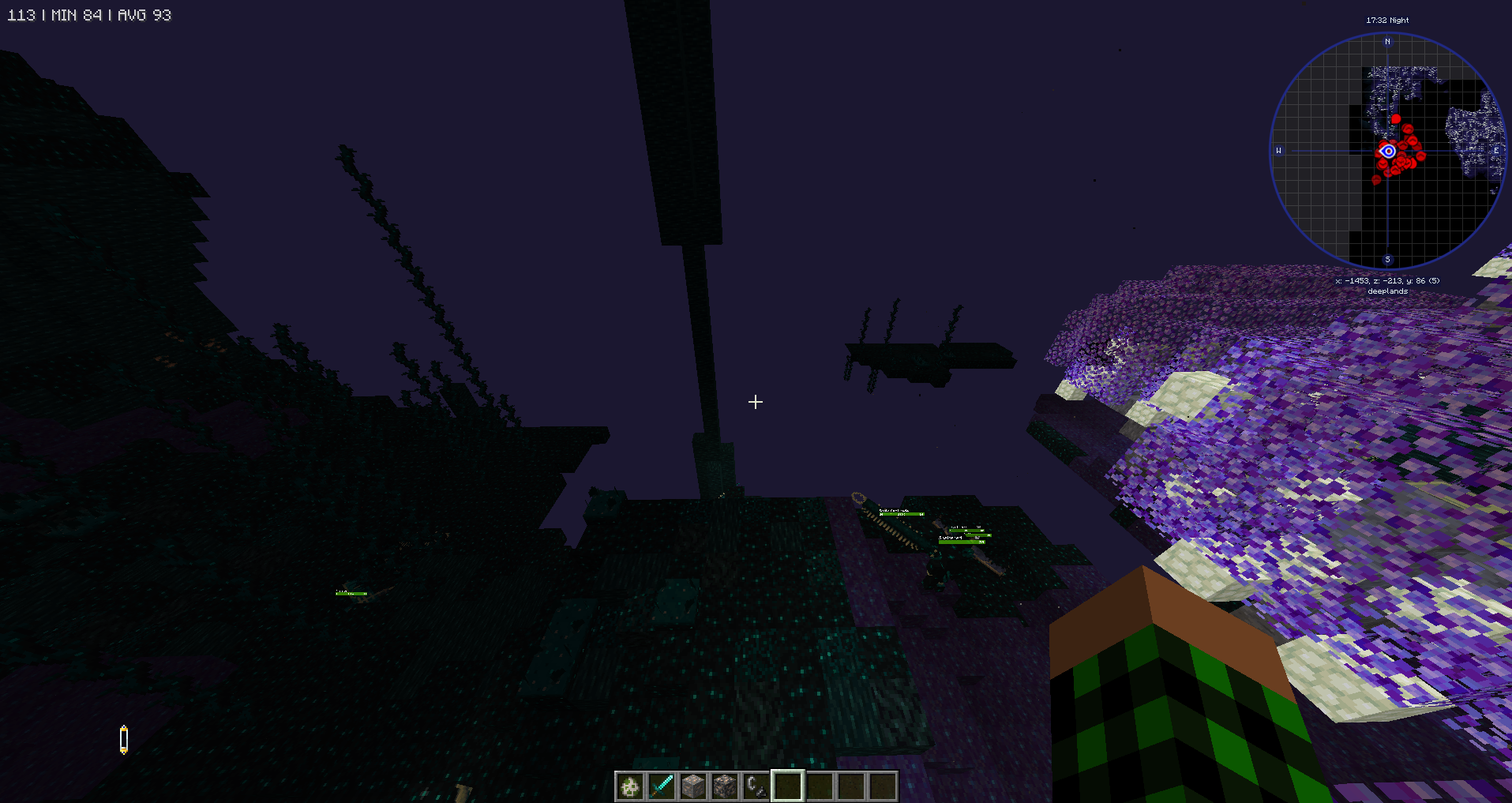Click the S compass marker on minimap
Viewport: 1512px width, 803px height.
(x=1386, y=259)
